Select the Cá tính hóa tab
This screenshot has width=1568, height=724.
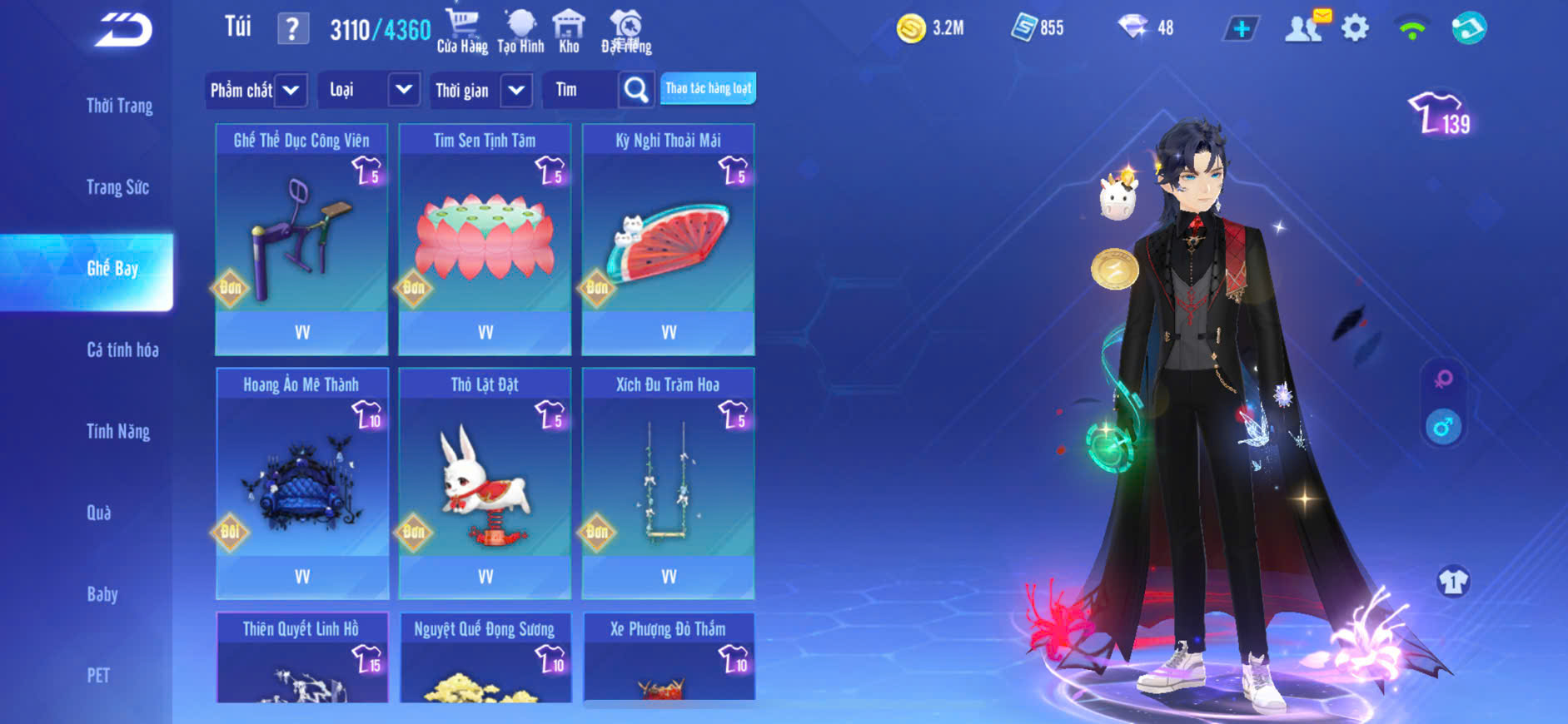122,350
